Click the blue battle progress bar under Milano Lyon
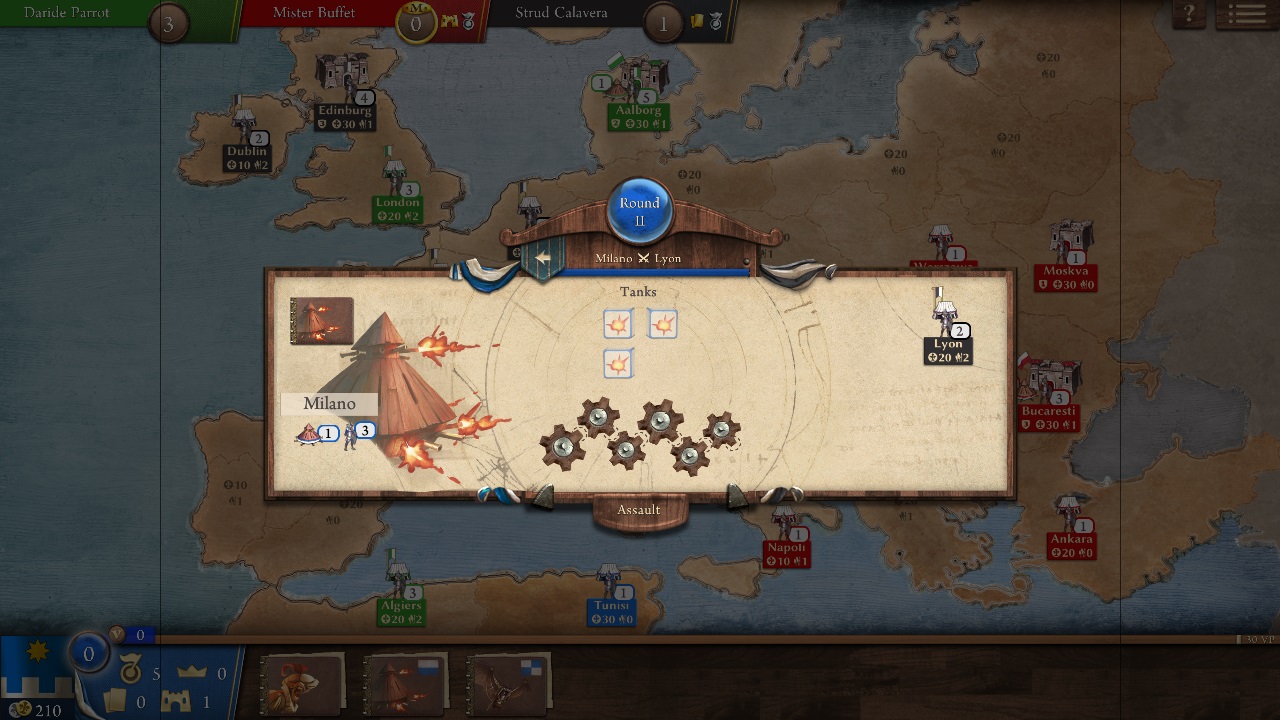The height and width of the screenshot is (720, 1280). click(x=640, y=268)
